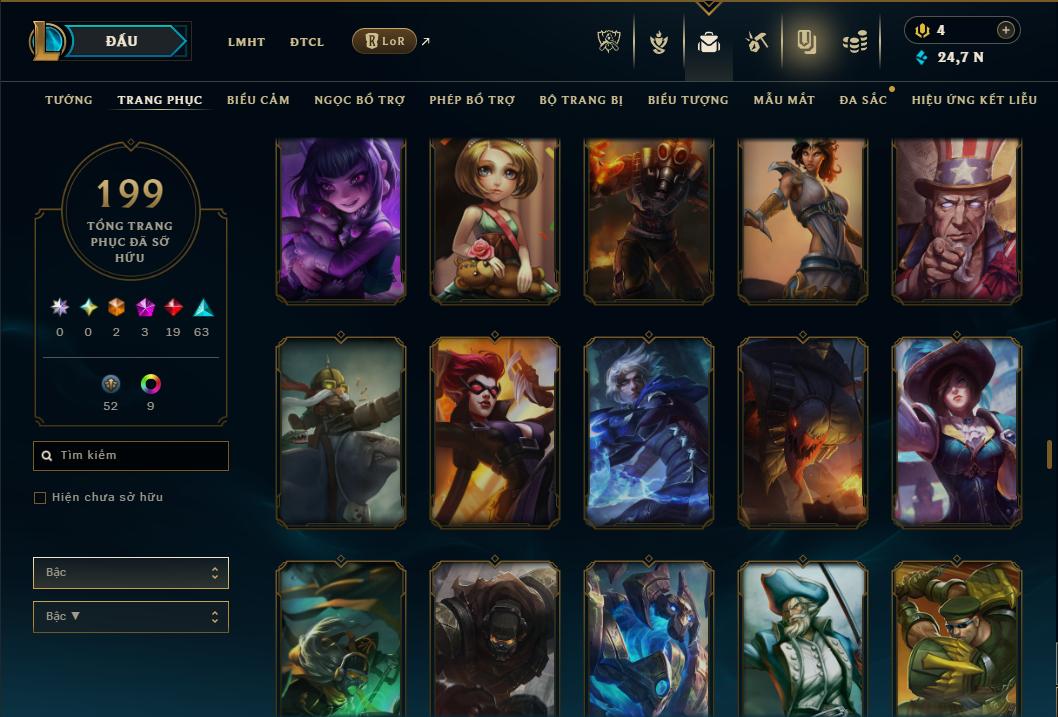
Task: Open the hammer loot crafting icon
Action: (x=756, y=42)
